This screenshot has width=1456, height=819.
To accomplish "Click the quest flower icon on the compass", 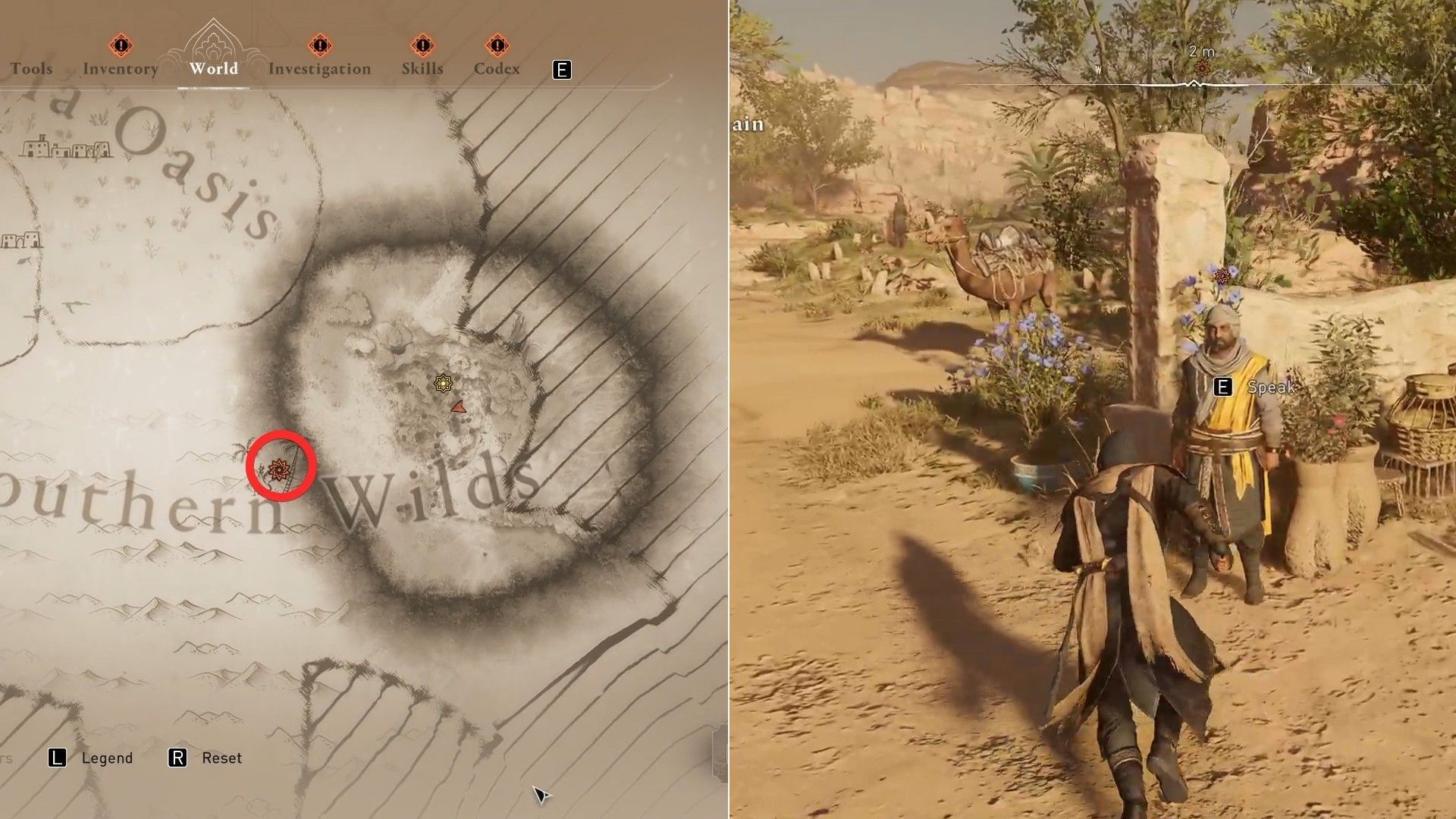I will tap(1202, 67).
